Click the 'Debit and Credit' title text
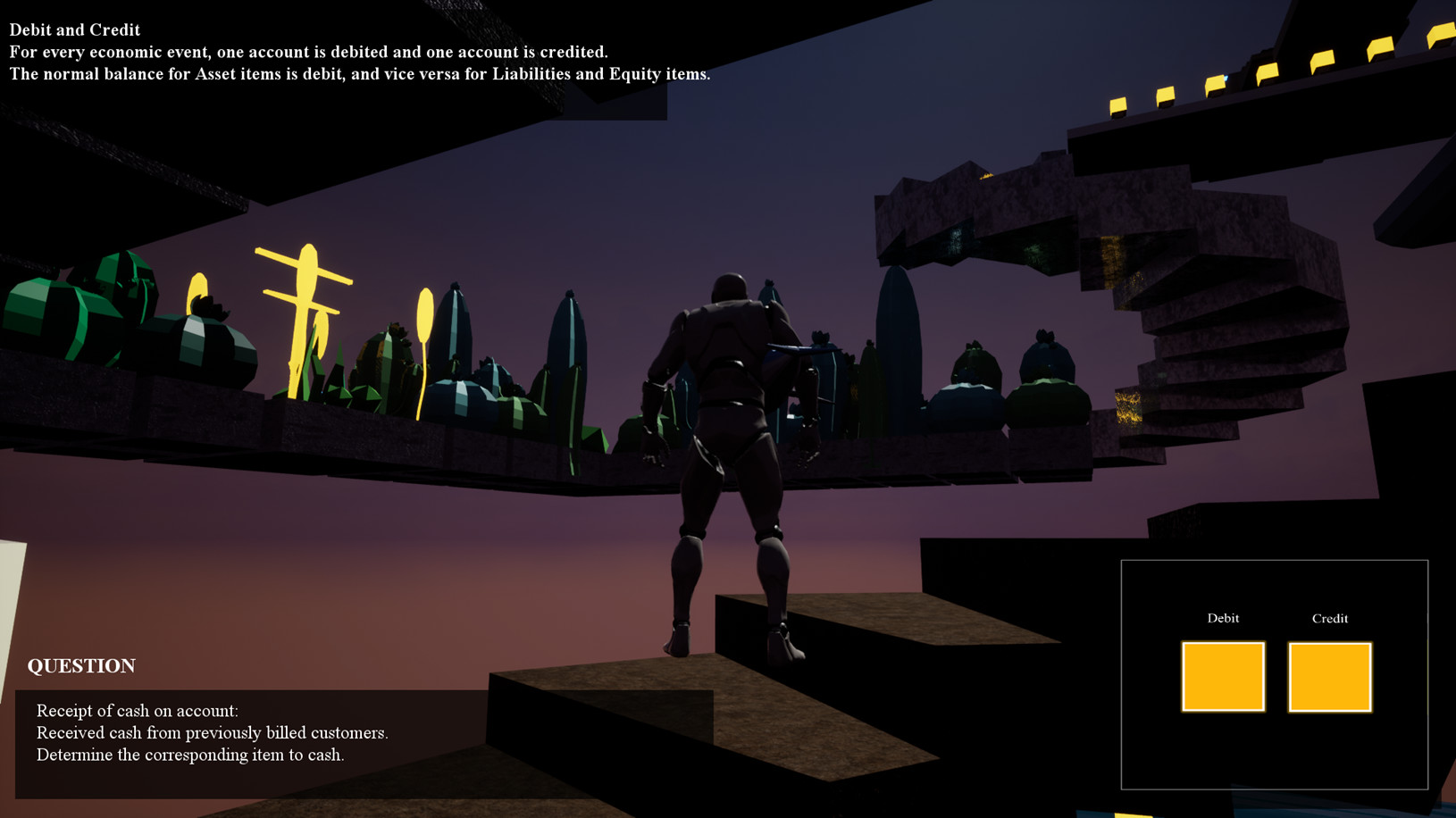This screenshot has width=1456, height=818. click(74, 29)
